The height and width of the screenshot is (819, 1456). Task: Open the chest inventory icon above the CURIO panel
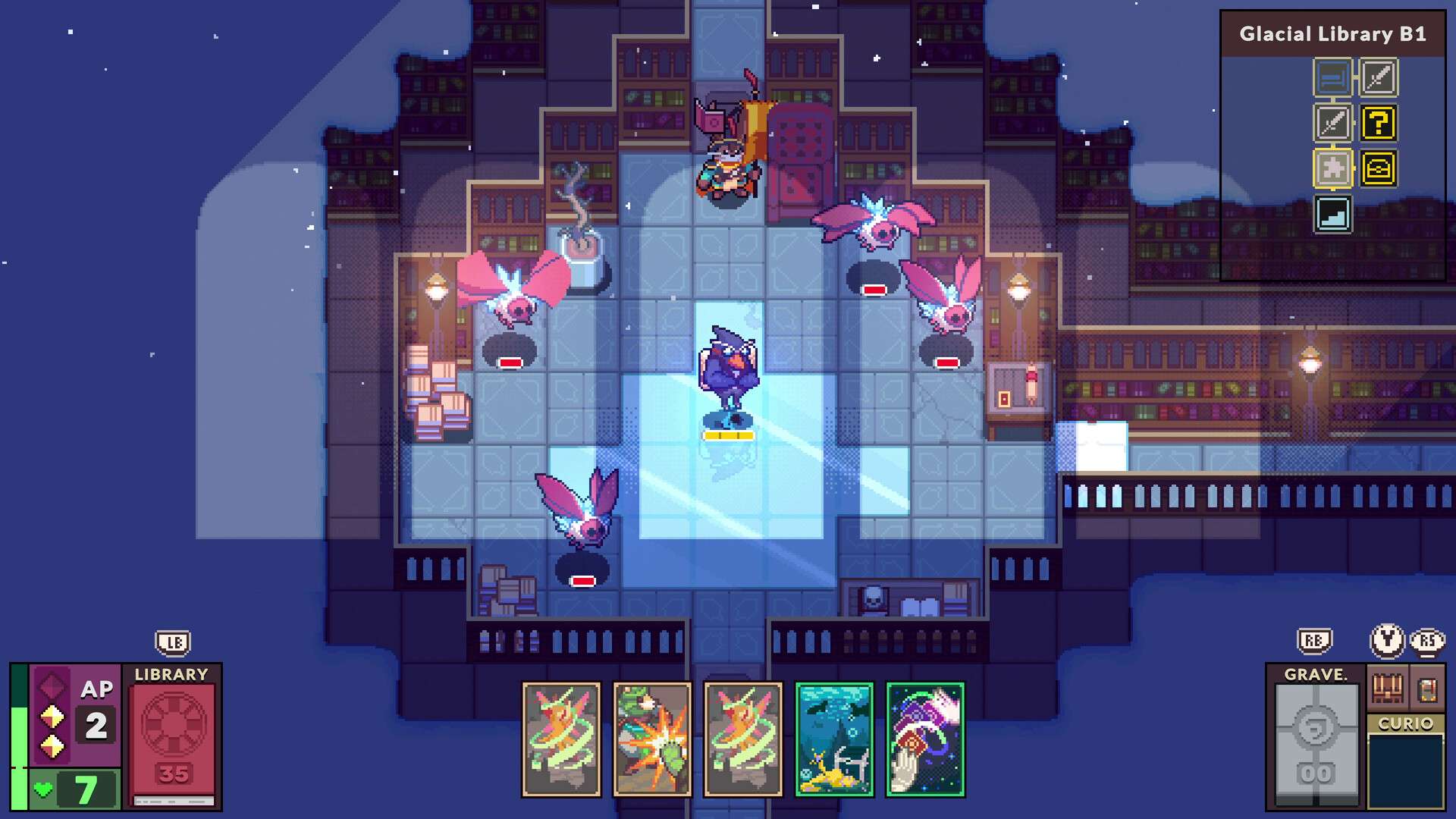pos(1388,689)
